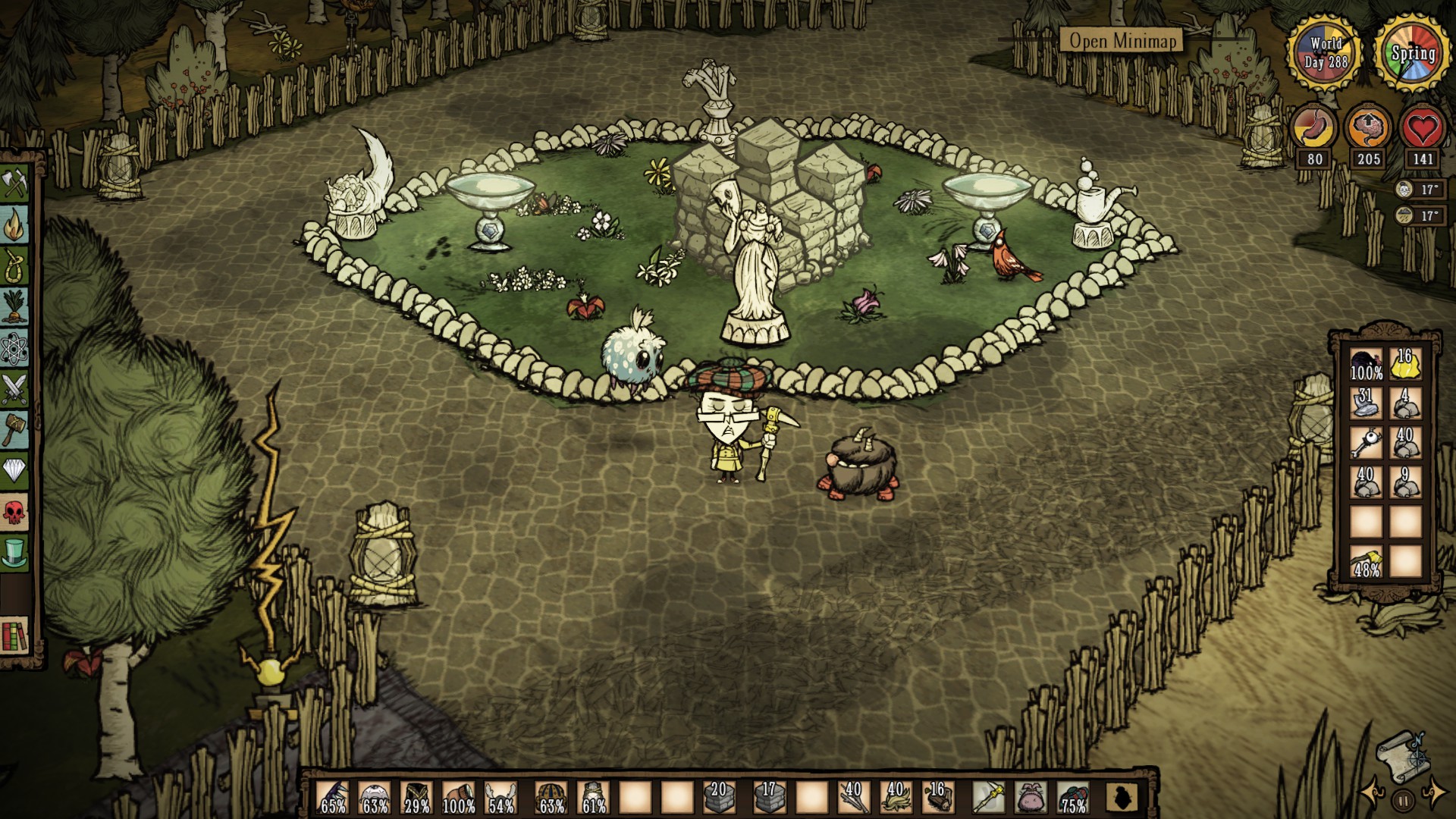This screenshot has height=819, width=1456.
Task: Open the Refine diamond crafting tab
Action: pyautogui.click(x=14, y=471)
